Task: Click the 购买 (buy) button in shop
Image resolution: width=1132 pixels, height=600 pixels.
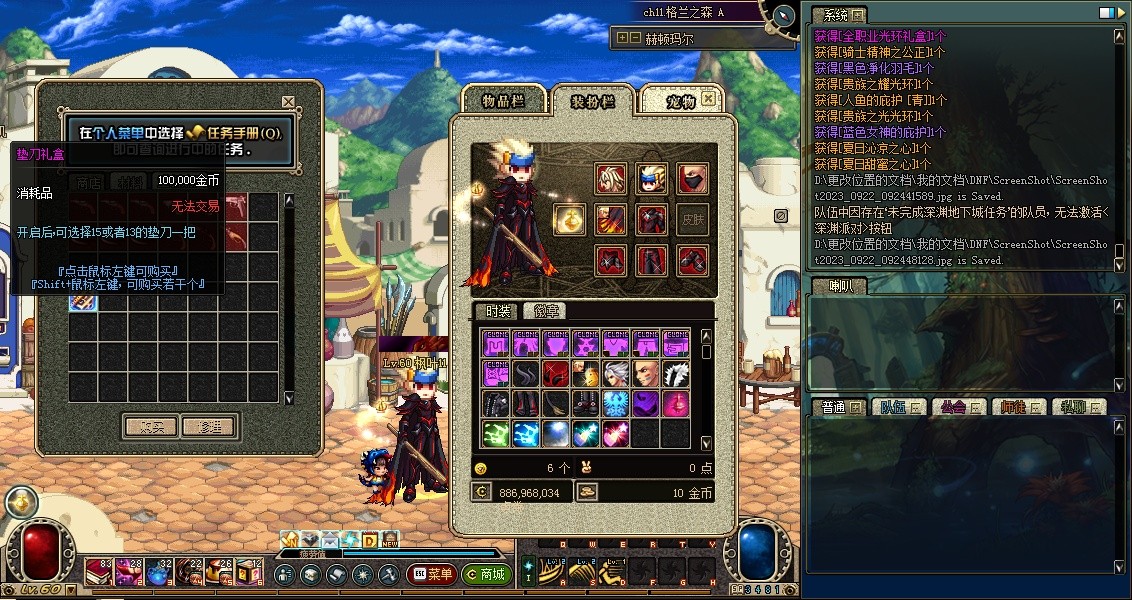Action: (x=151, y=426)
